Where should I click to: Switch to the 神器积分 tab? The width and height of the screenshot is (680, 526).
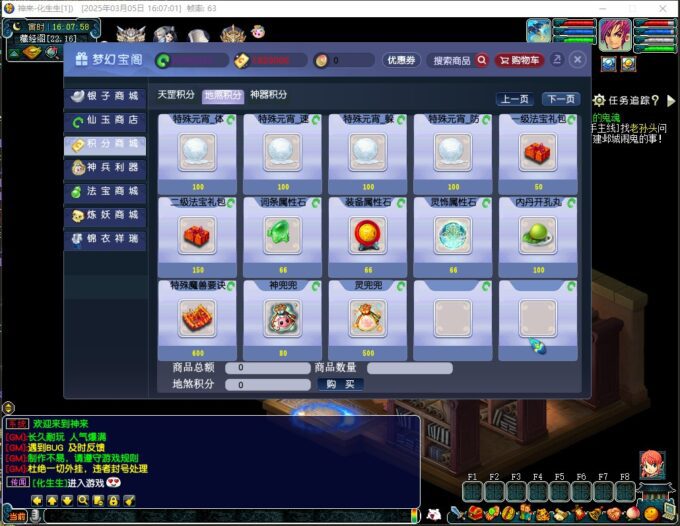(x=268, y=95)
